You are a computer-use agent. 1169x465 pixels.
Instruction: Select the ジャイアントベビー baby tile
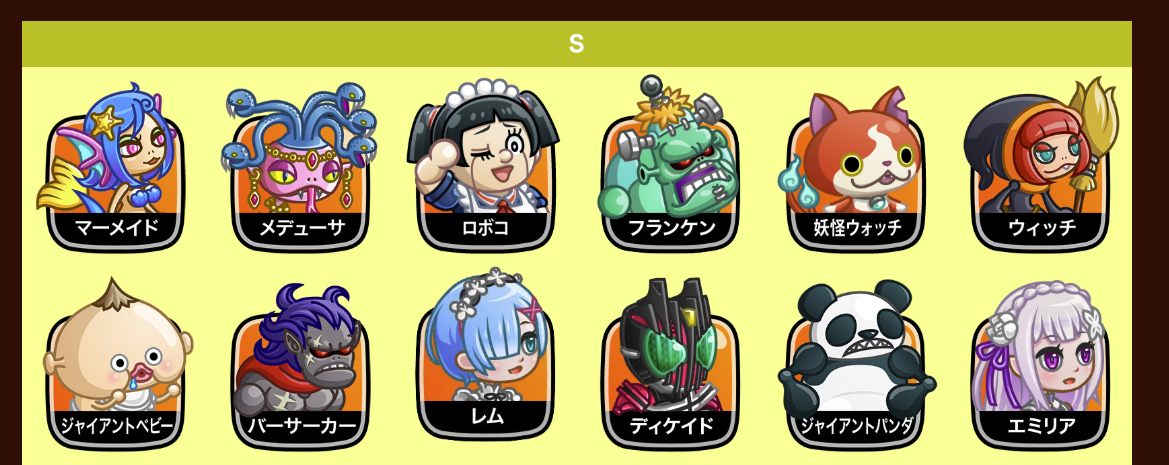pos(116,372)
